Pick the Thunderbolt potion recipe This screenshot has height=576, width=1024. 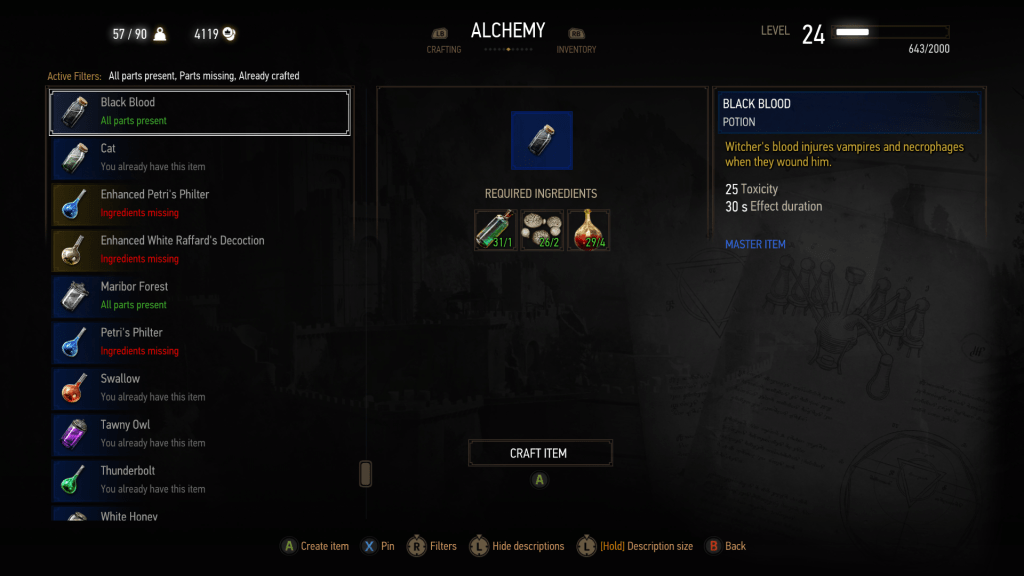[200, 480]
